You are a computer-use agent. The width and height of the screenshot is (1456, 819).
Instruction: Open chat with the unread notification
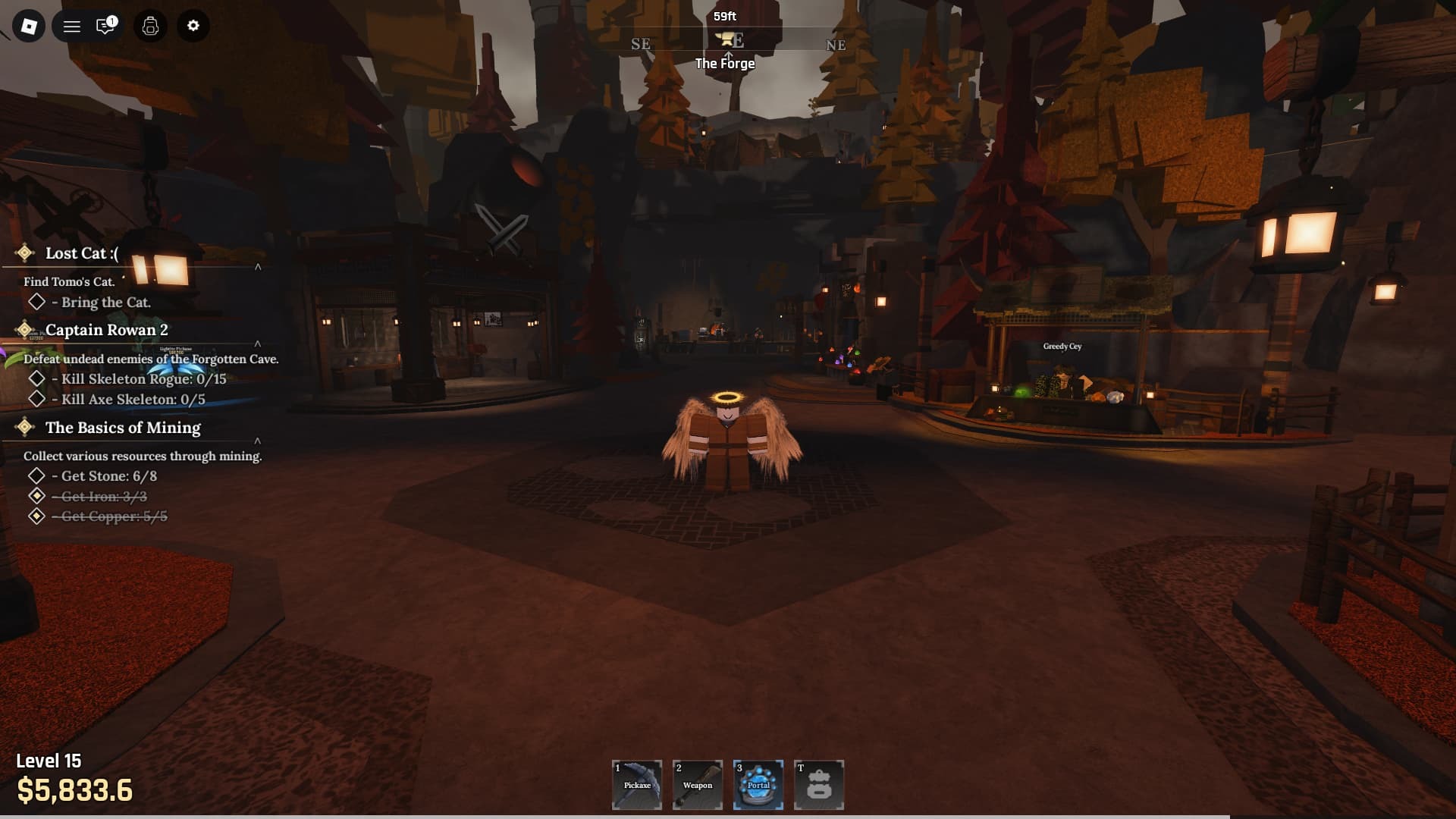(105, 26)
